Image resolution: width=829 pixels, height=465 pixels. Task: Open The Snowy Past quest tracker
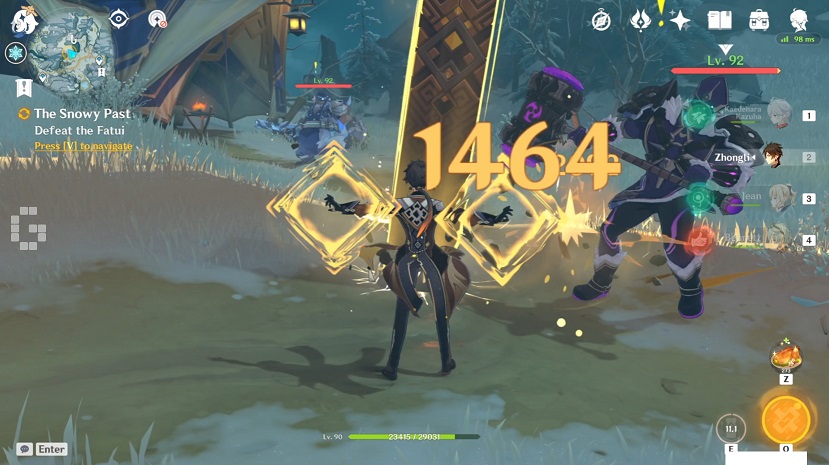pyautogui.click(x=82, y=114)
